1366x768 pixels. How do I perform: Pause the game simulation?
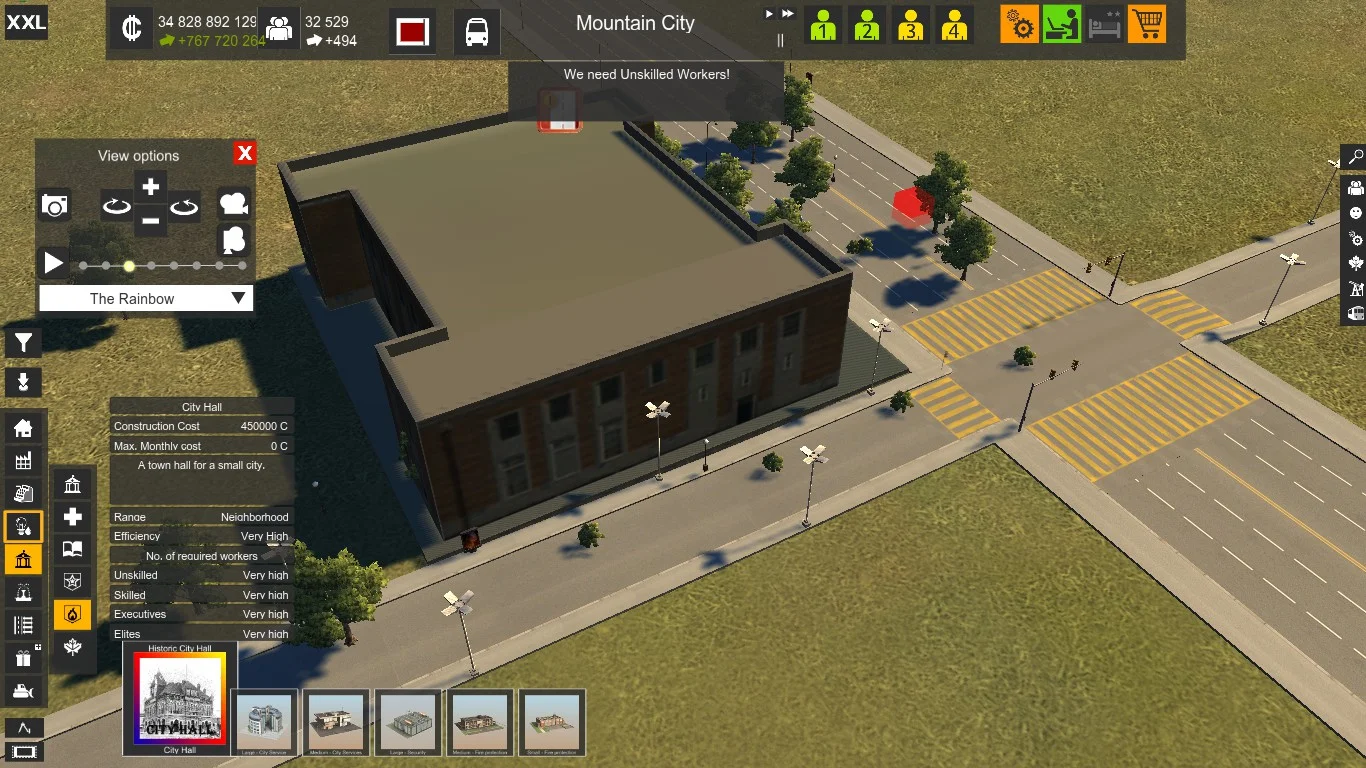pos(780,41)
